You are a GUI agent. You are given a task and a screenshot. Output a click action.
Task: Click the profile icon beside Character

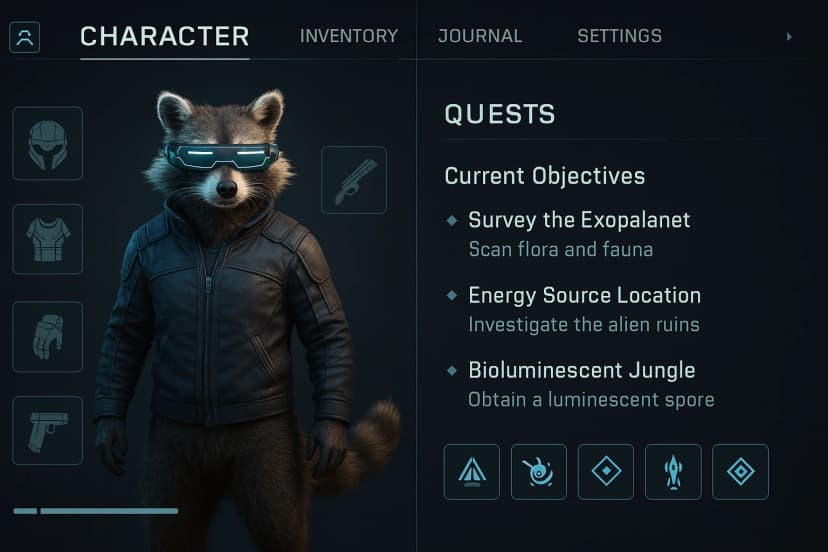click(25, 38)
